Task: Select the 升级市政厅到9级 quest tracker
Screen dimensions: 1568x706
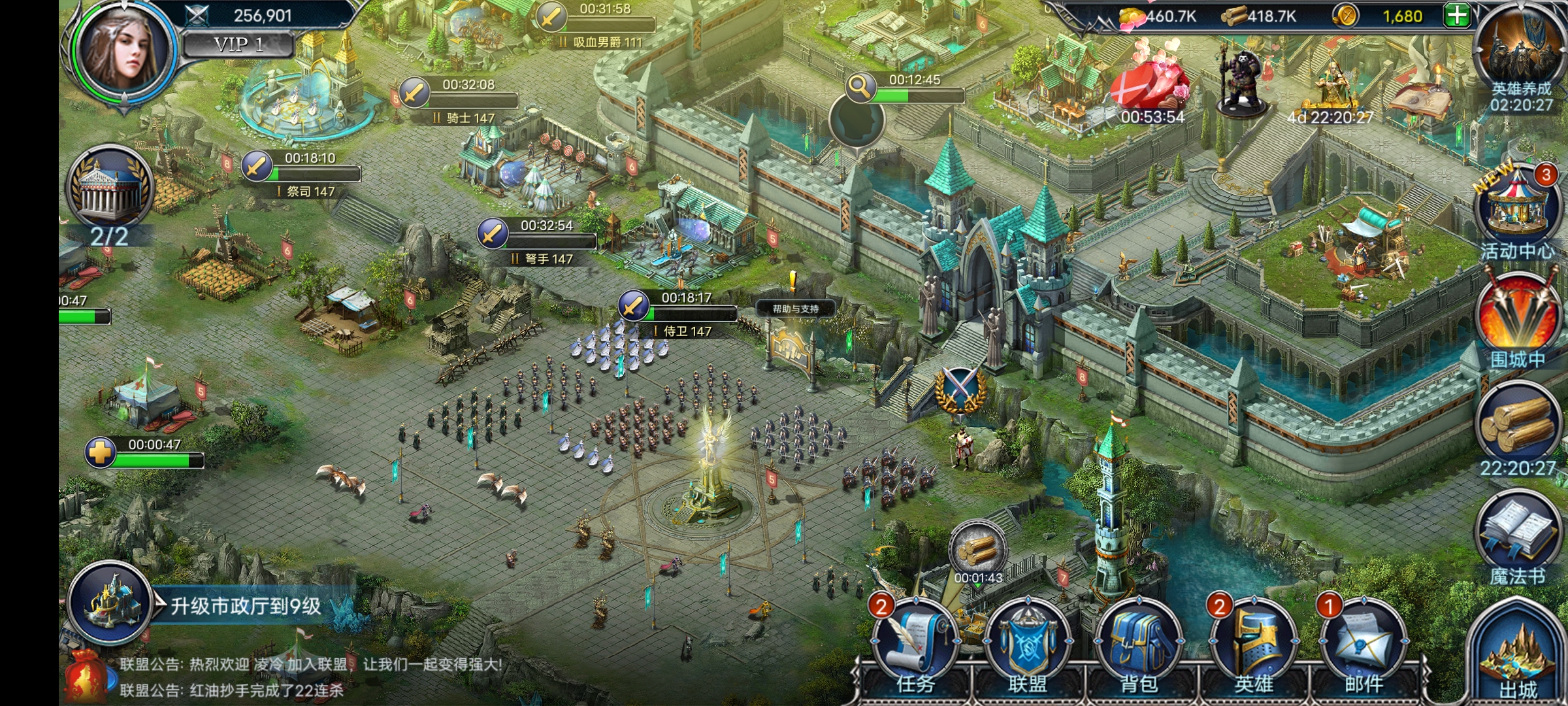Action: tap(245, 606)
